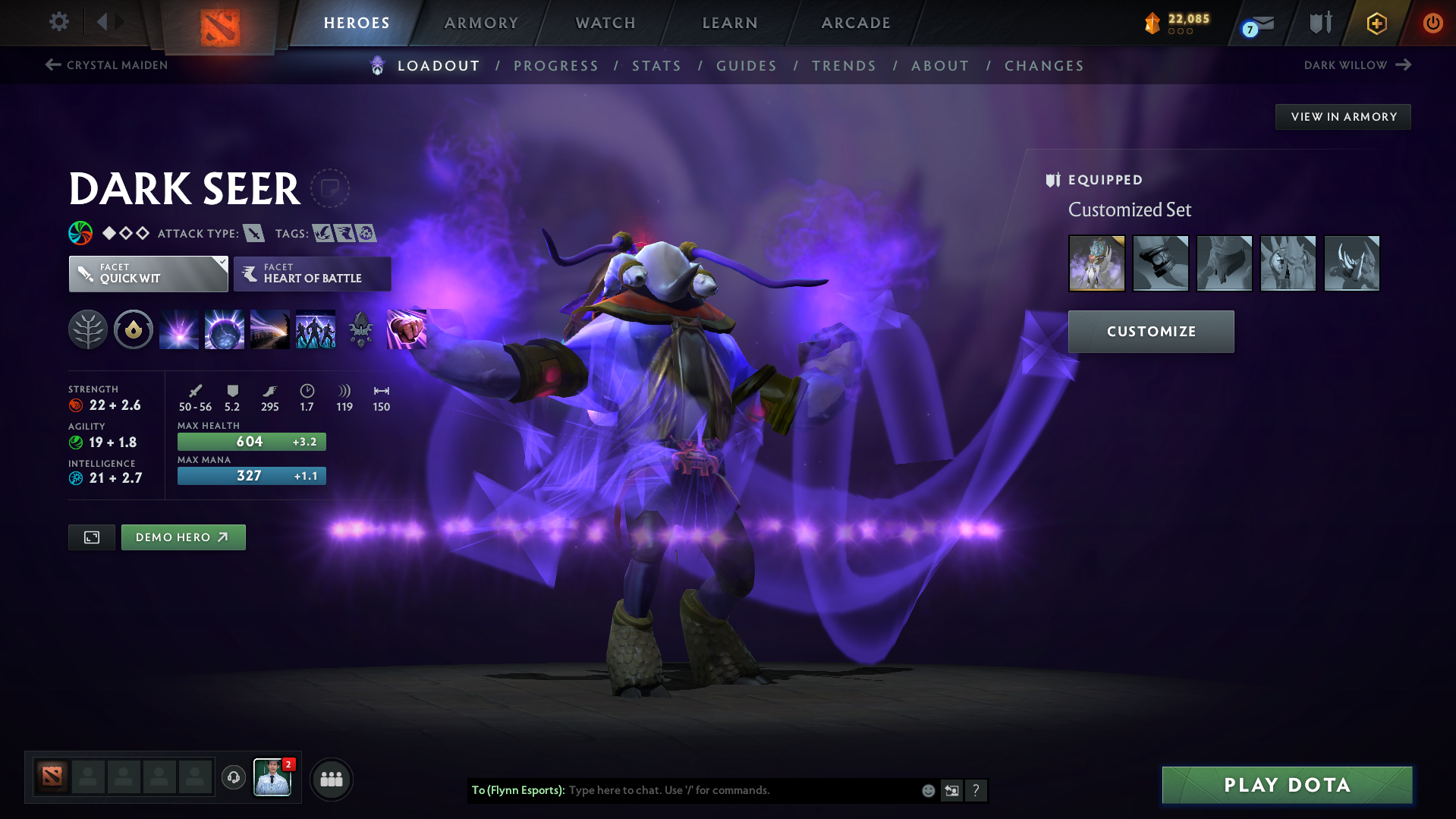
Task: Enable the Heart of Battle facet
Action: (312, 274)
